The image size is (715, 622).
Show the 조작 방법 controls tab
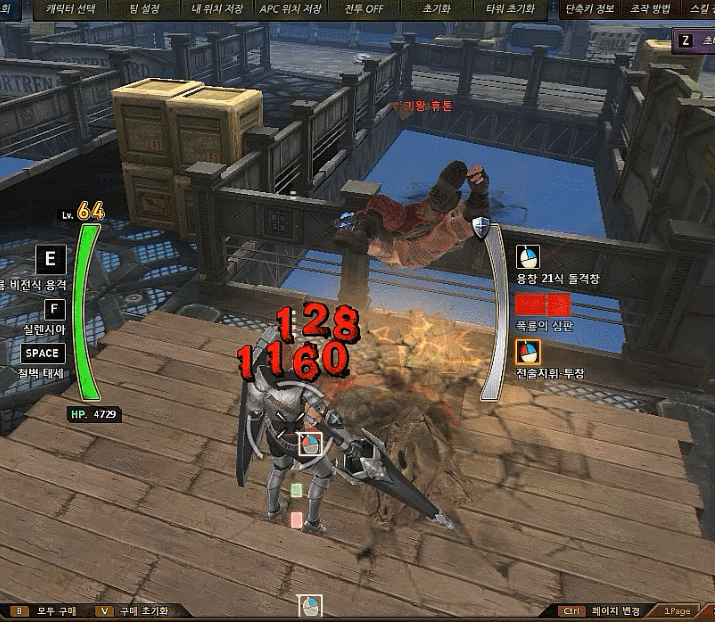pos(652,9)
